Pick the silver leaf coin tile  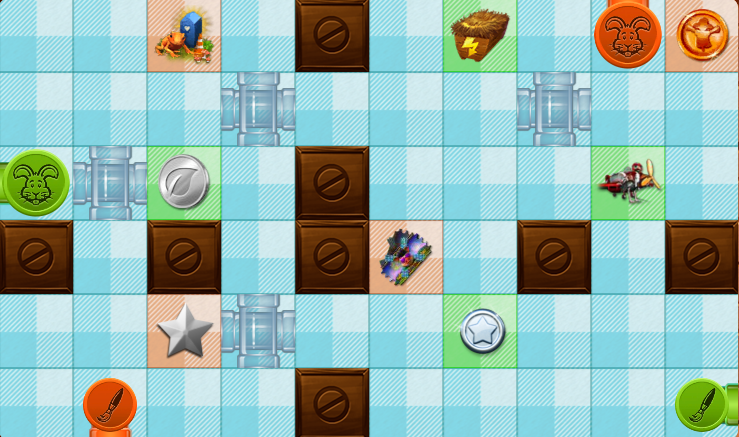[x=184, y=183]
